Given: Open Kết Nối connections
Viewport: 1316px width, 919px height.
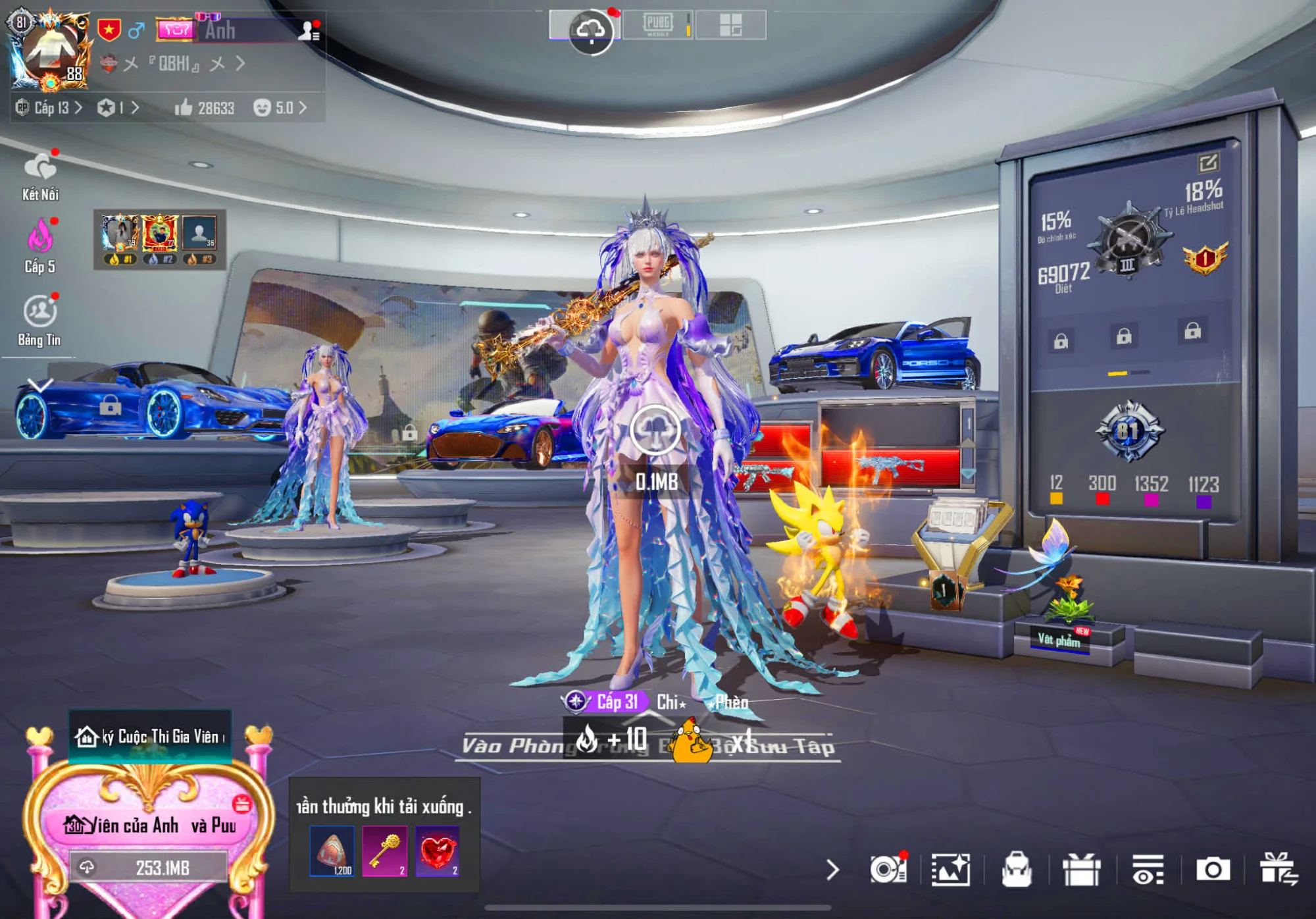Looking at the screenshot, I should [x=40, y=176].
